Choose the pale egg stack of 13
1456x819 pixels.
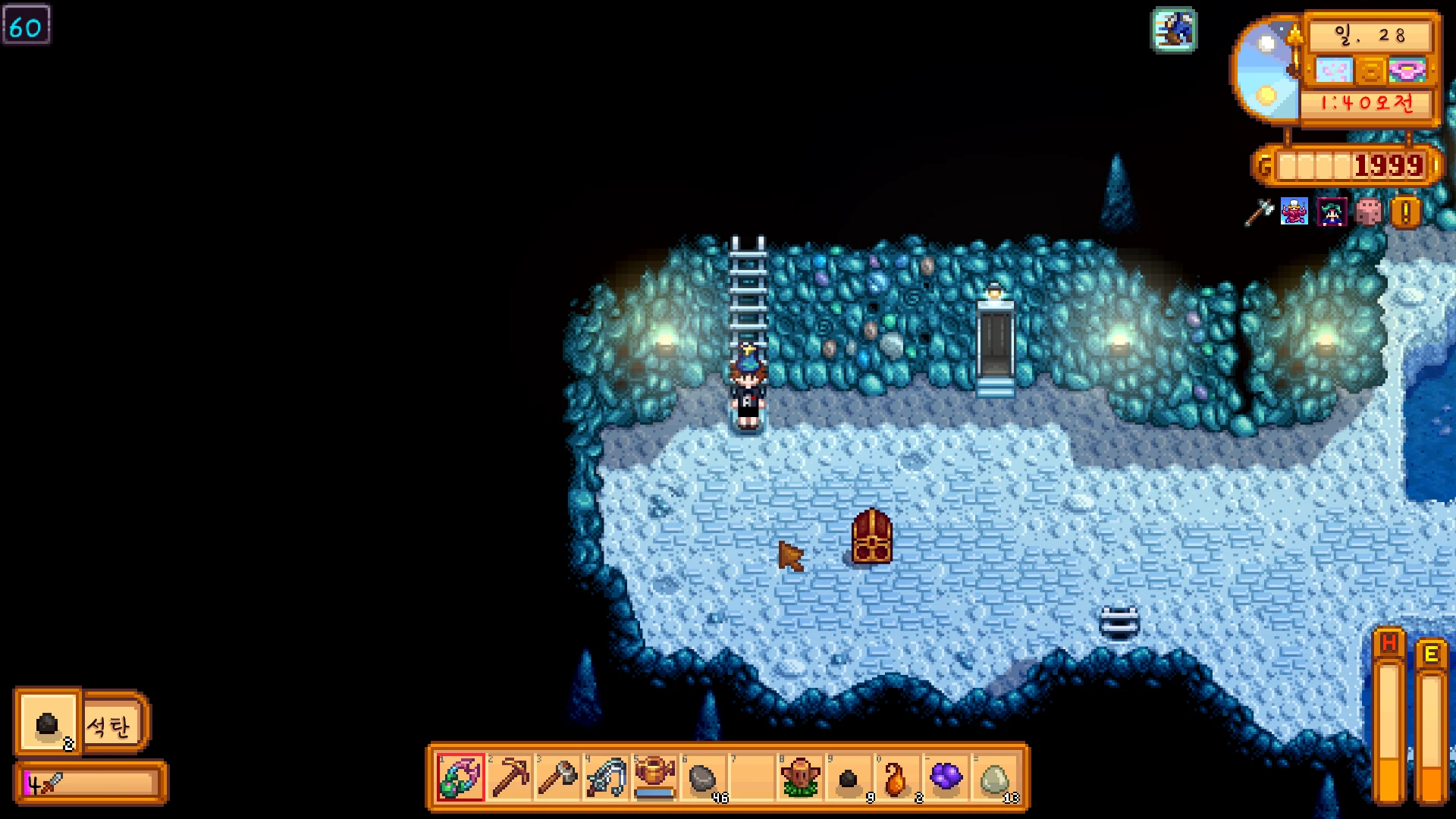[994, 777]
